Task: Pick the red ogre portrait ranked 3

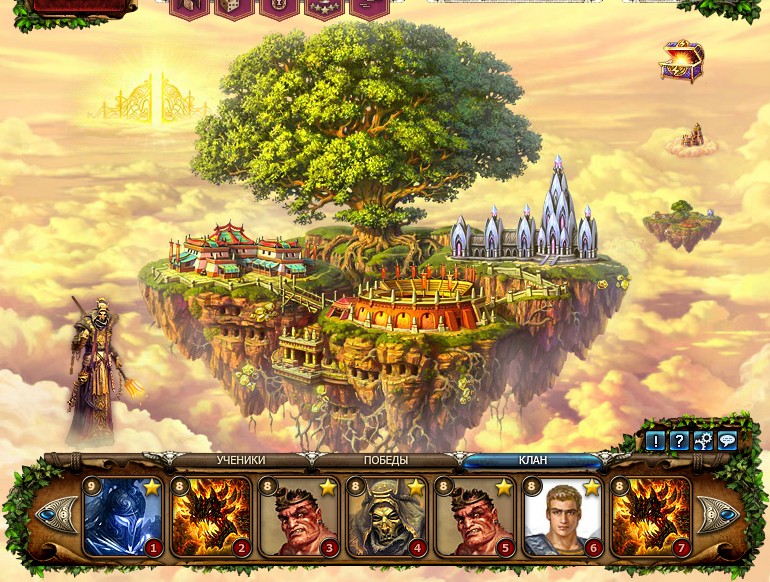Action: pos(298,516)
